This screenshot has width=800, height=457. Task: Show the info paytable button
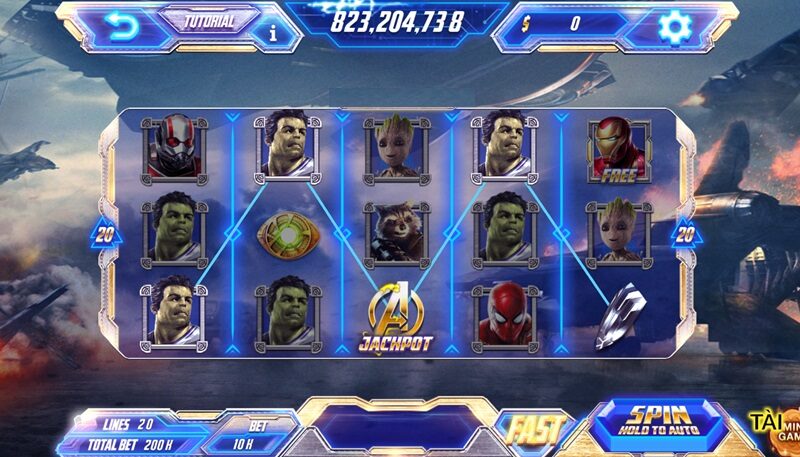point(273,33)
